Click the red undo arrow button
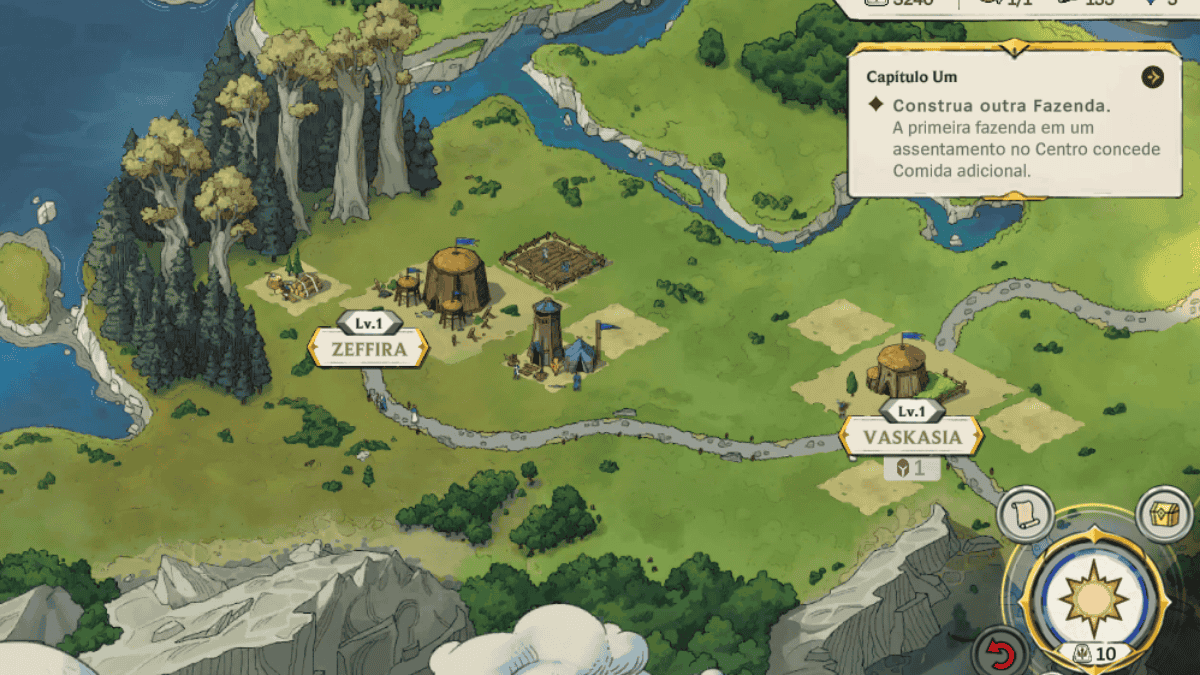Screen dimensions: 1200x675 click(x=1000, y=655)
